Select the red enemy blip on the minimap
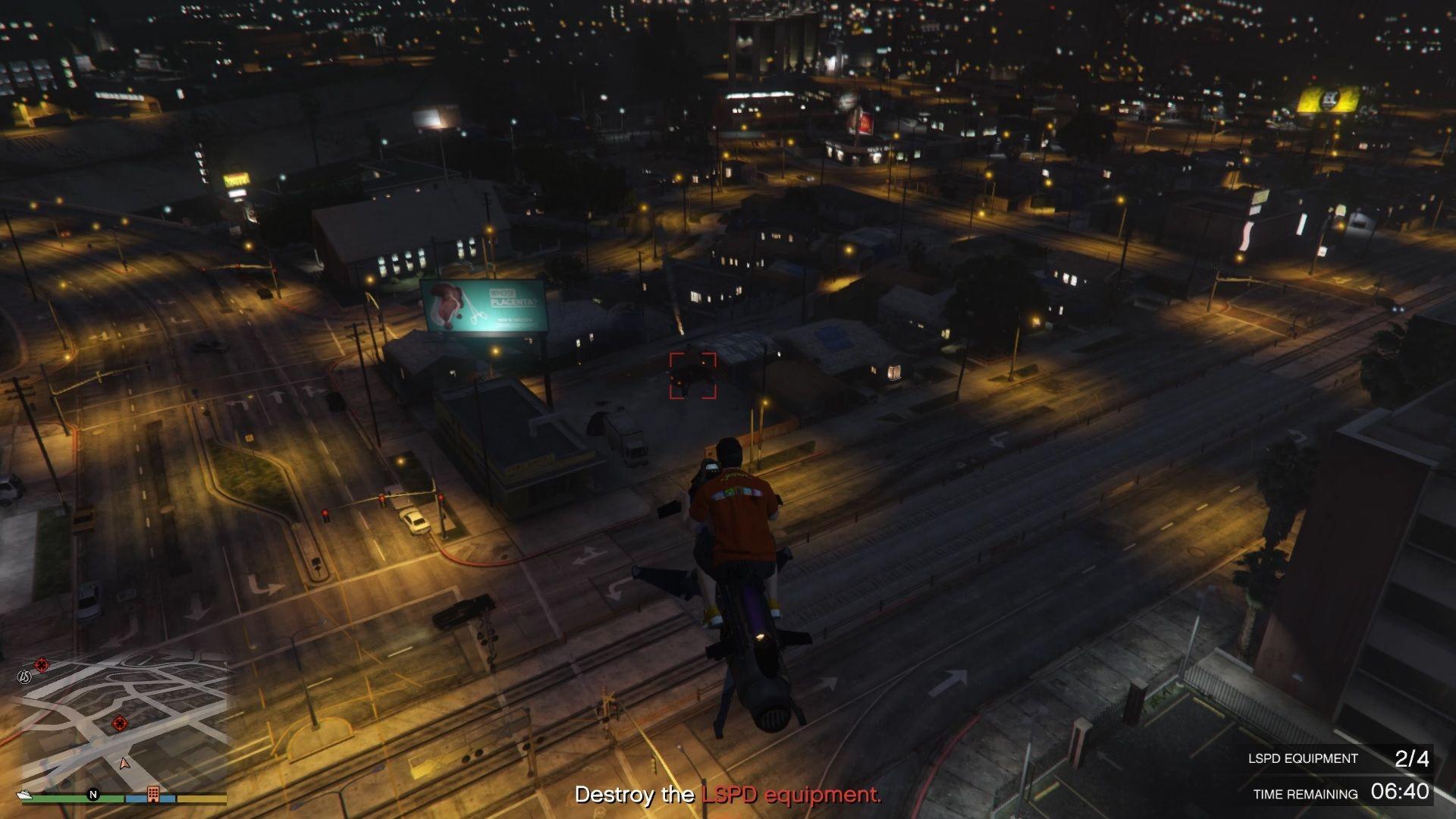1456x819 pixels. (x=120, y=722)
